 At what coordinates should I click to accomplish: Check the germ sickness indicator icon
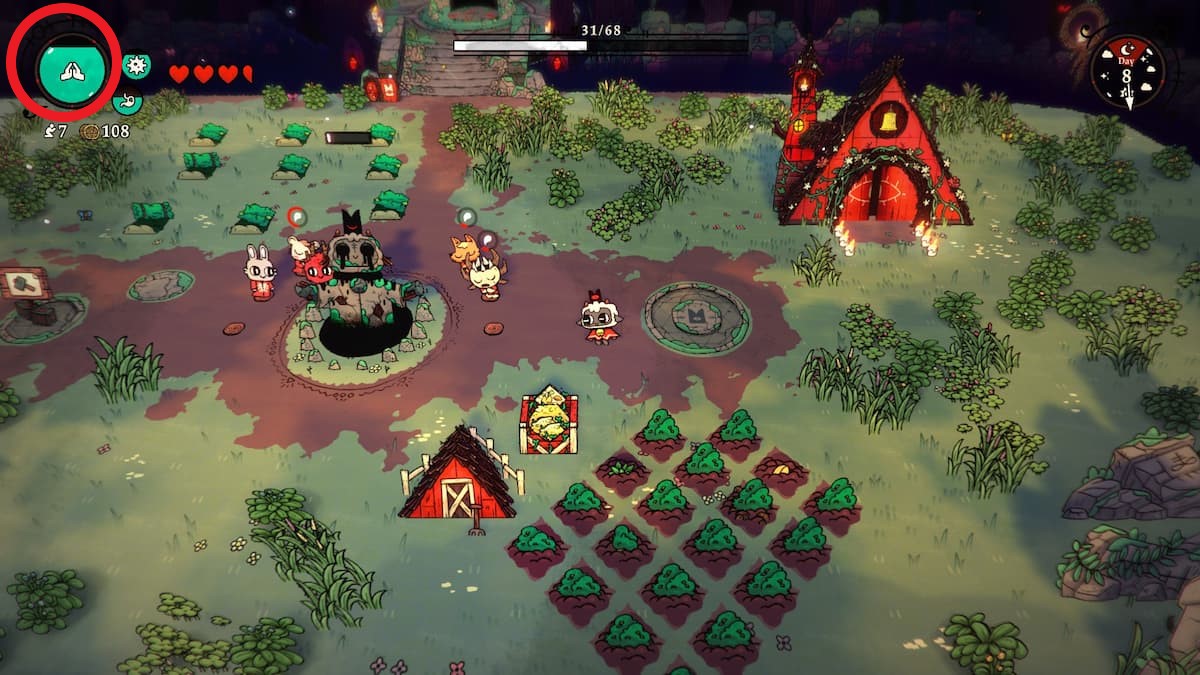(137, 66)
